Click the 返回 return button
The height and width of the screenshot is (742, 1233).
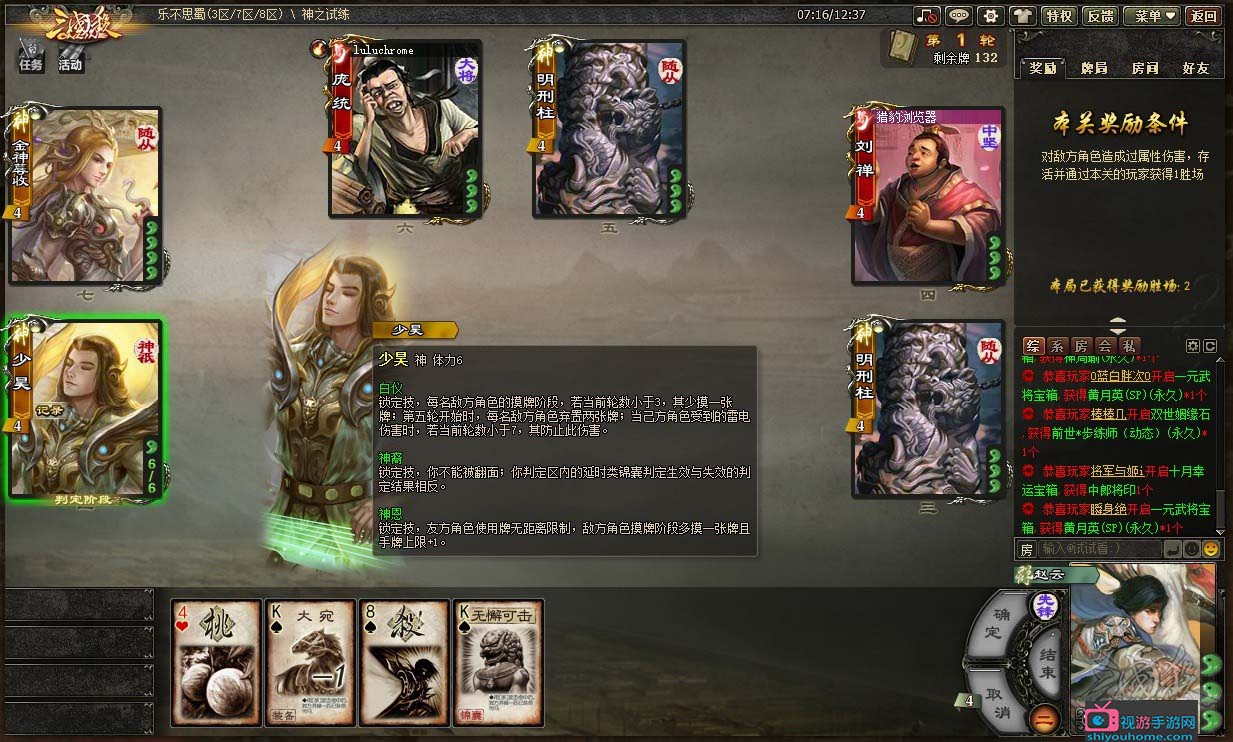tap(1202, 16)
